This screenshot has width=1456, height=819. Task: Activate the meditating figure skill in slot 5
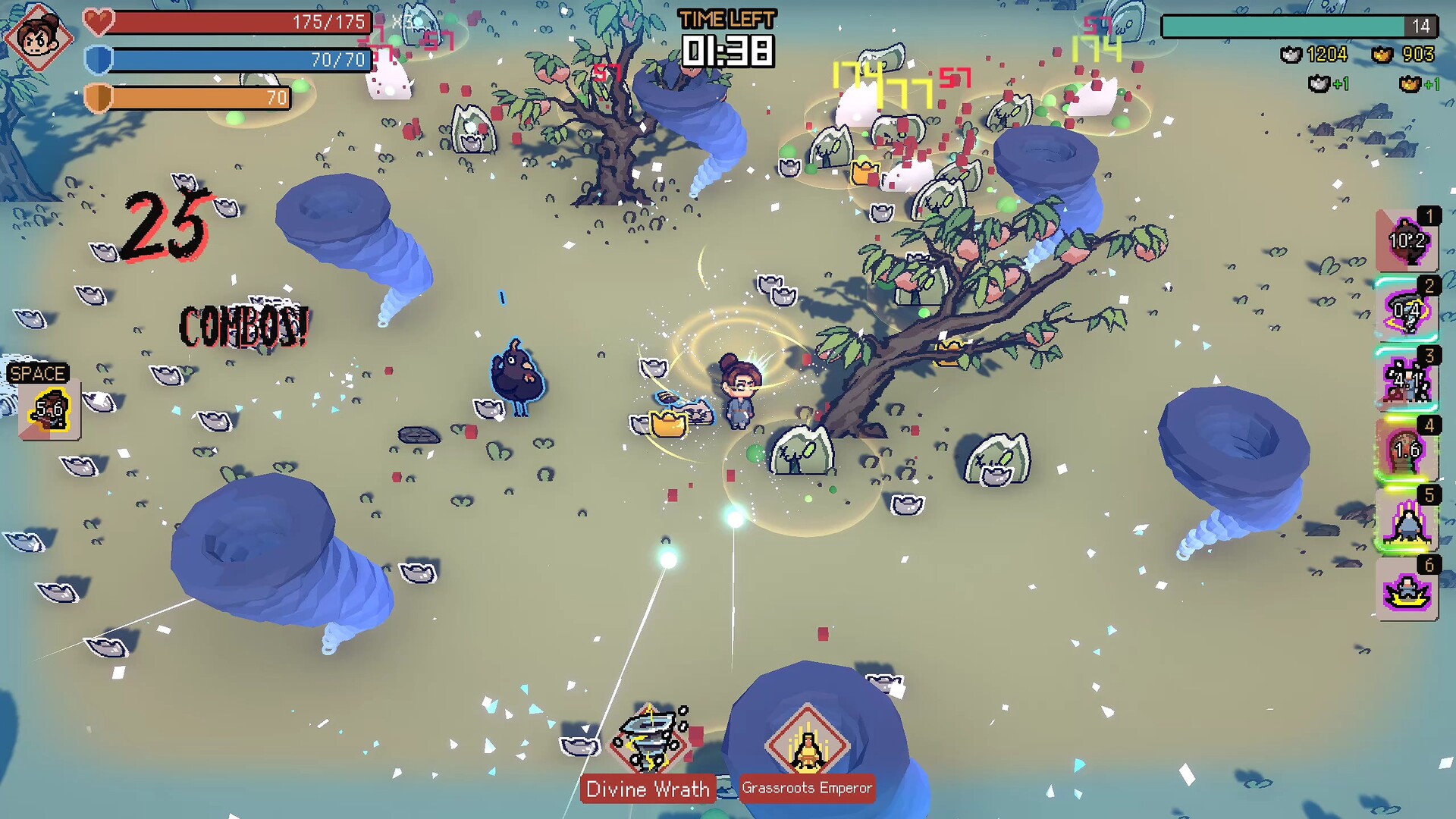click(1407, 520)
